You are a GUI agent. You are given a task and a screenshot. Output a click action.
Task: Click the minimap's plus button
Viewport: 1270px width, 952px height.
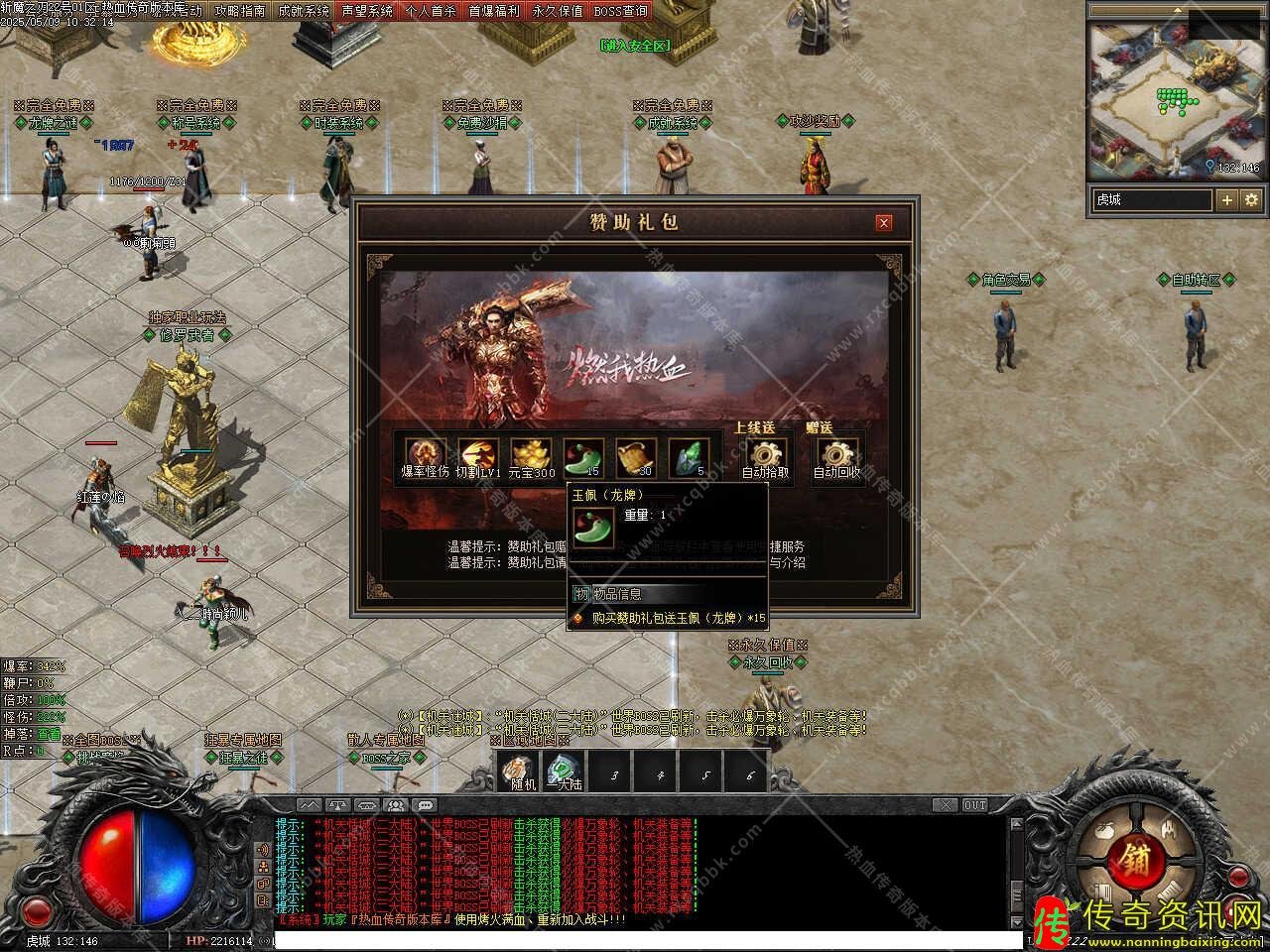tap(1227, 199)
